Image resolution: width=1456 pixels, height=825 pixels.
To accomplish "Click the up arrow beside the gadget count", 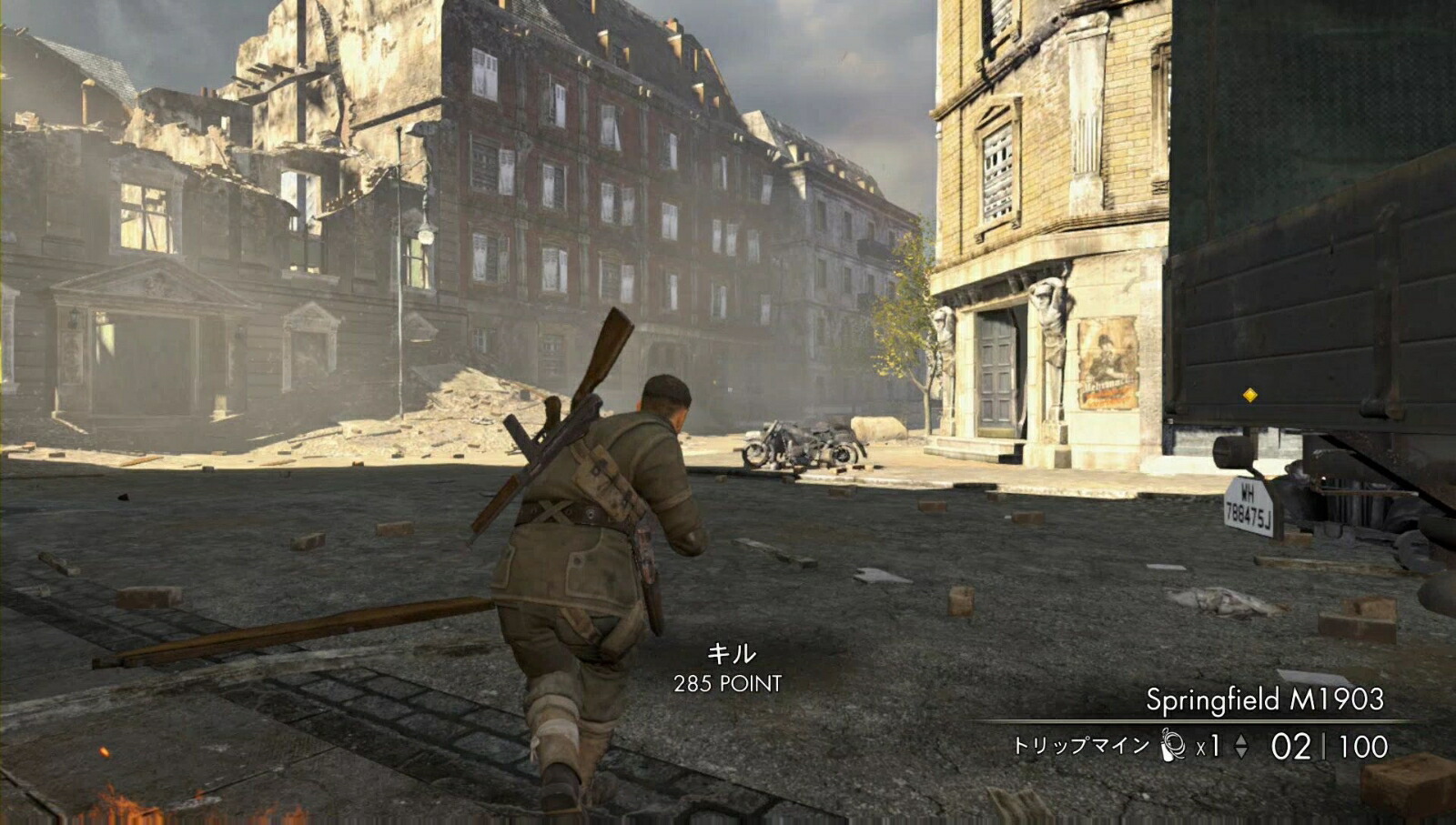I will (x=1241, y=739).
